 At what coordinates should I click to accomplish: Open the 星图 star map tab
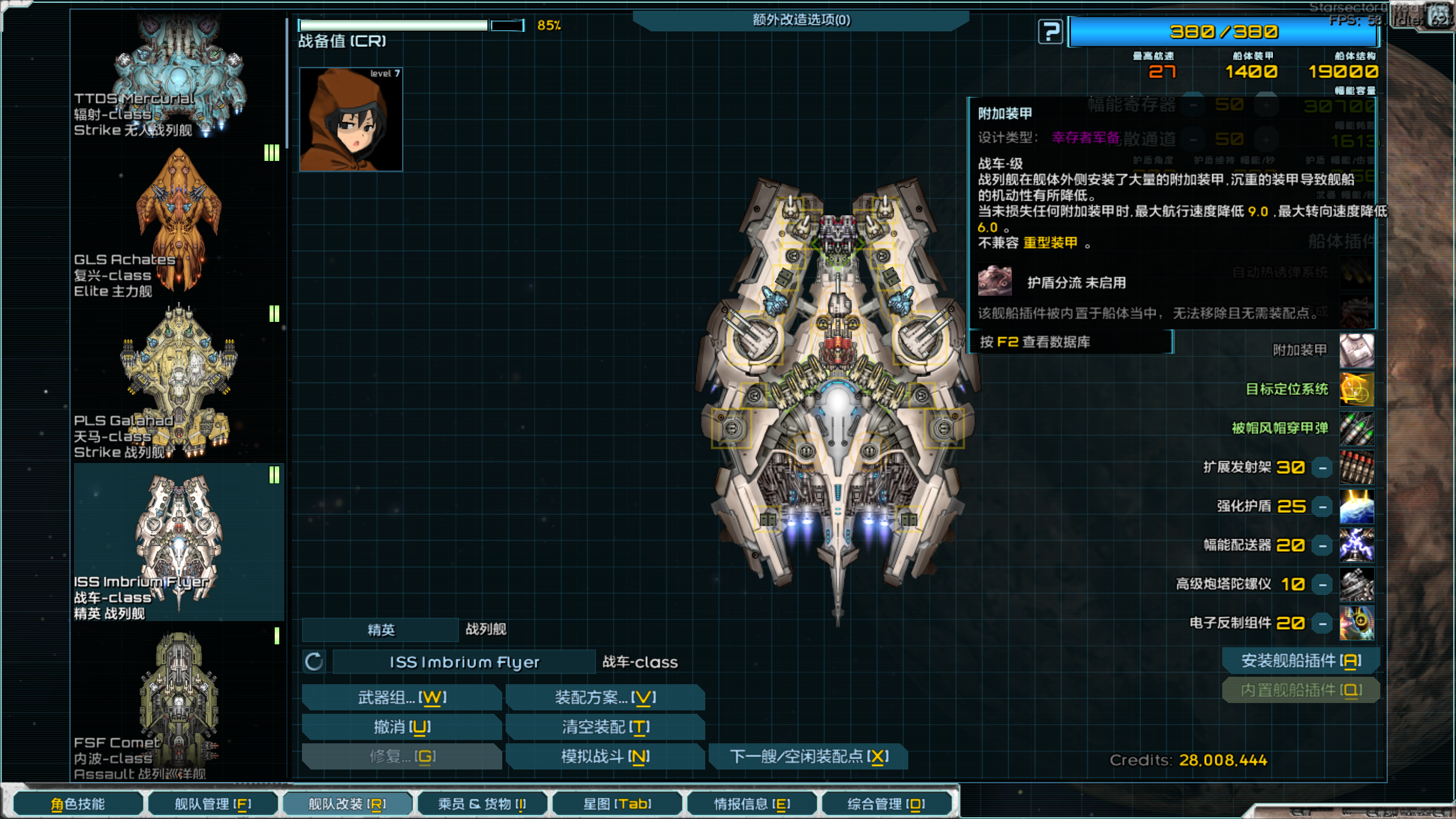click(x=617, y=804)
